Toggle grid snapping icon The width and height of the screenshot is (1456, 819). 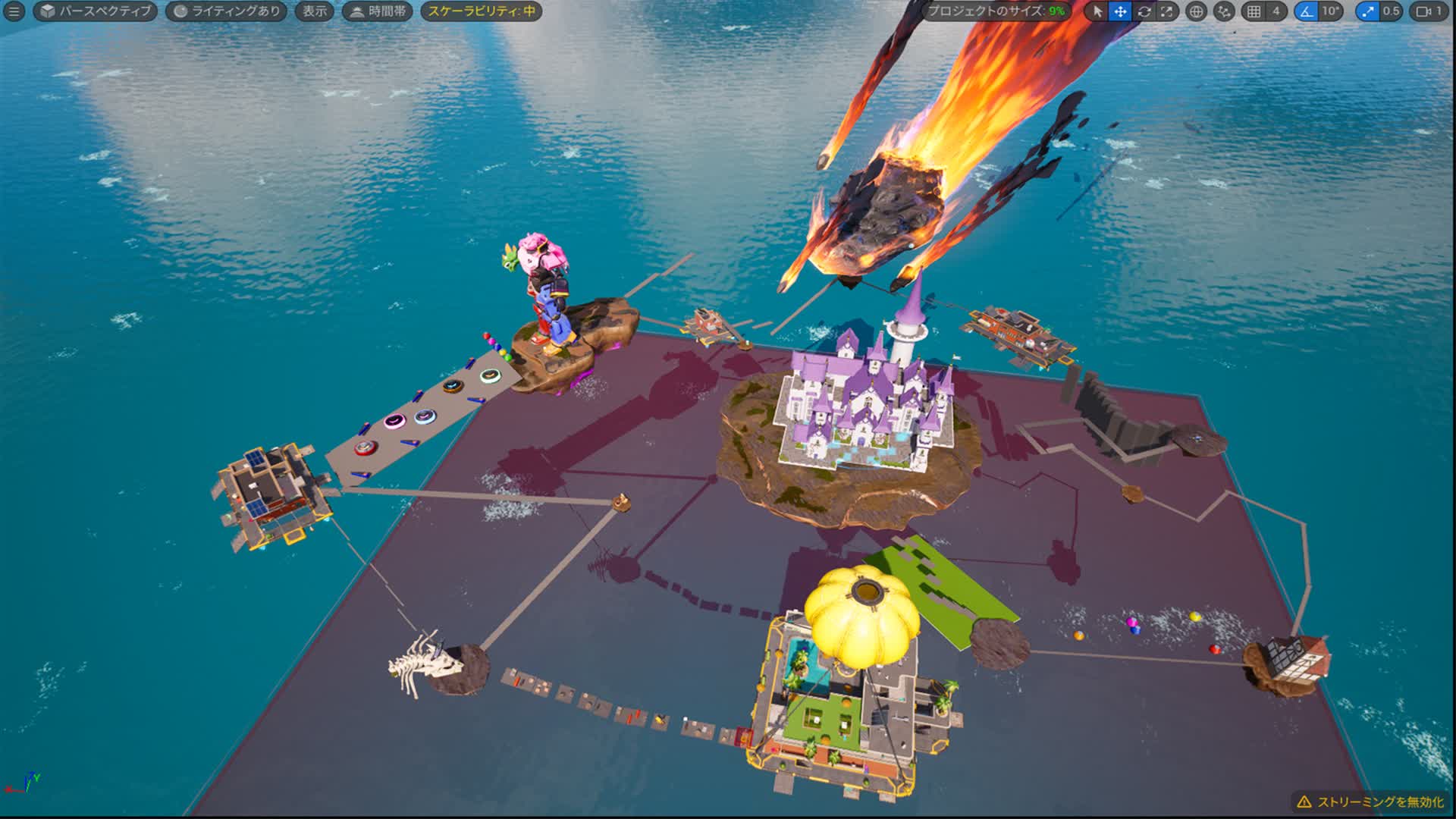pyautogui.click(x=1254, y=11)
